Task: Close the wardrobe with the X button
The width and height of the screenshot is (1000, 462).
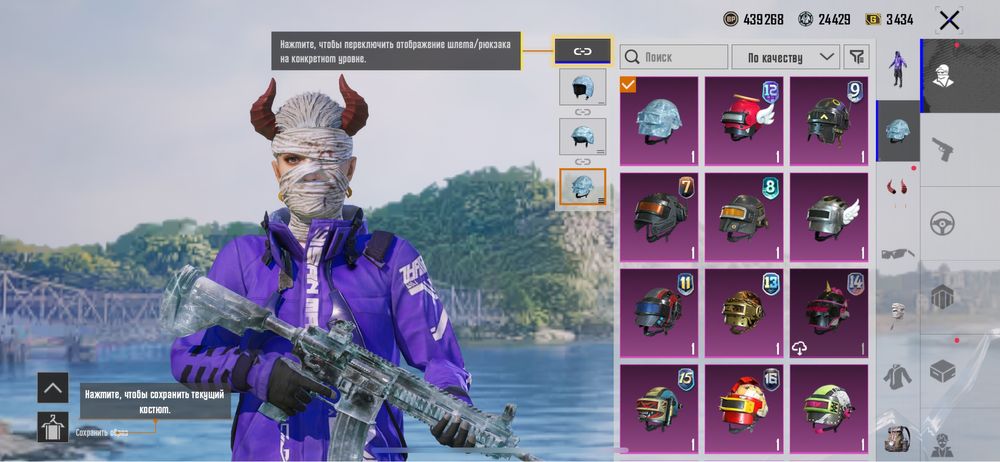Action: pyautogui.click(x=949, y=20)
